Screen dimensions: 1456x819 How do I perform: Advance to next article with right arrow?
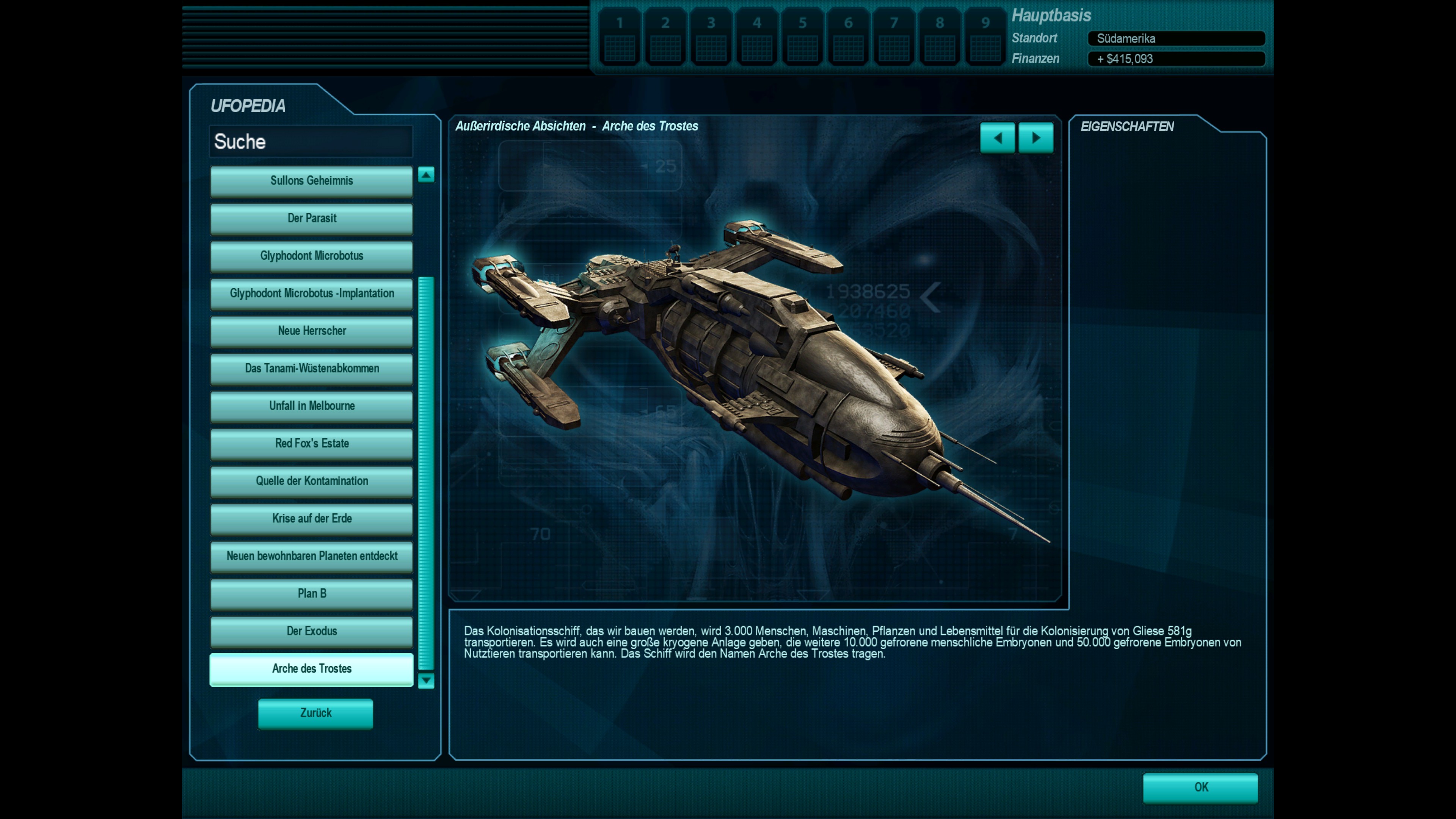1036,137
